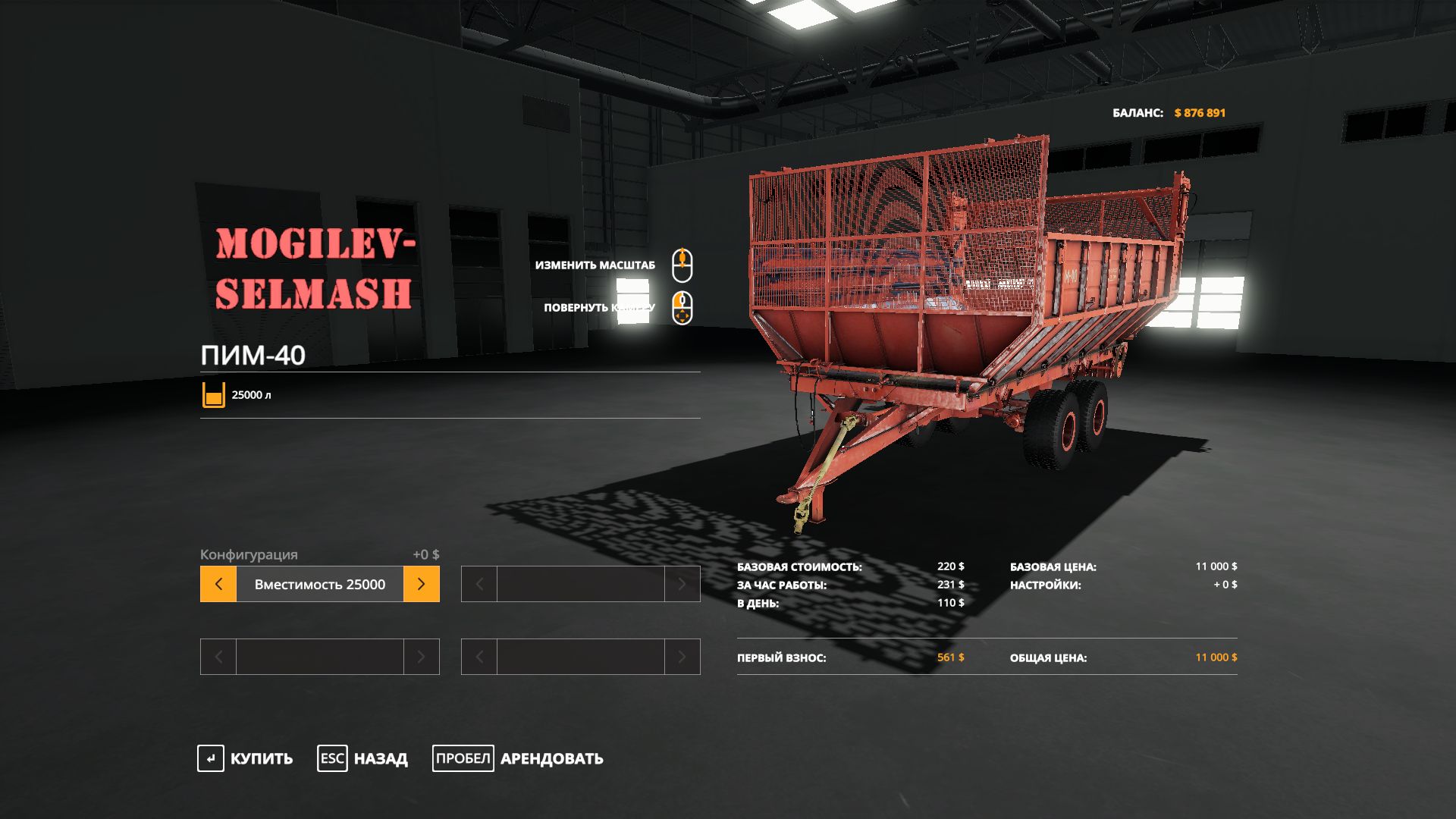1456x819 pixels.
Task: Select next Вместимость configuration option
Action: [422, 584]
